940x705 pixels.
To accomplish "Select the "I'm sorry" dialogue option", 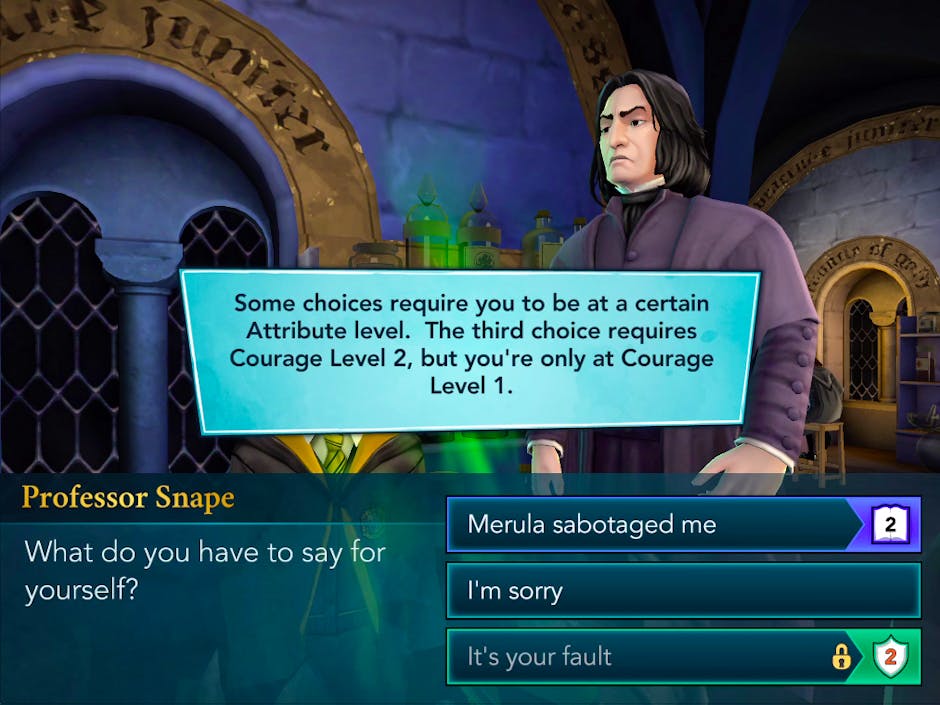I will coord(682,591).
